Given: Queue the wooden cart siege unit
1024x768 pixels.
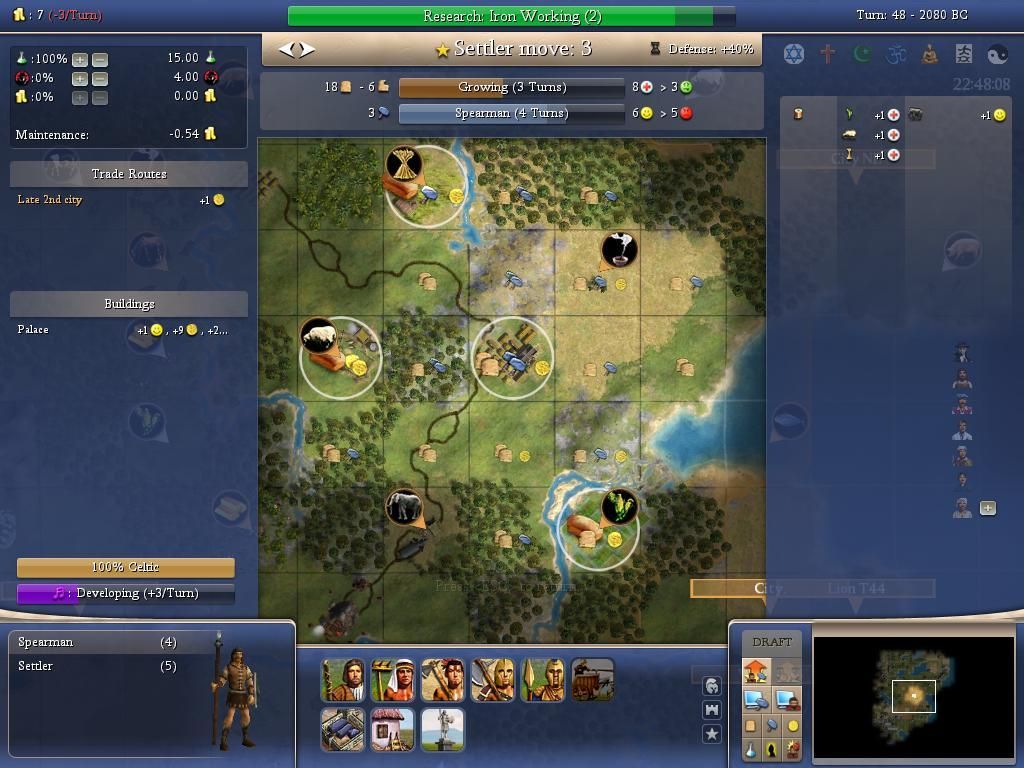Looking at the screenshot, I should 592,680.
